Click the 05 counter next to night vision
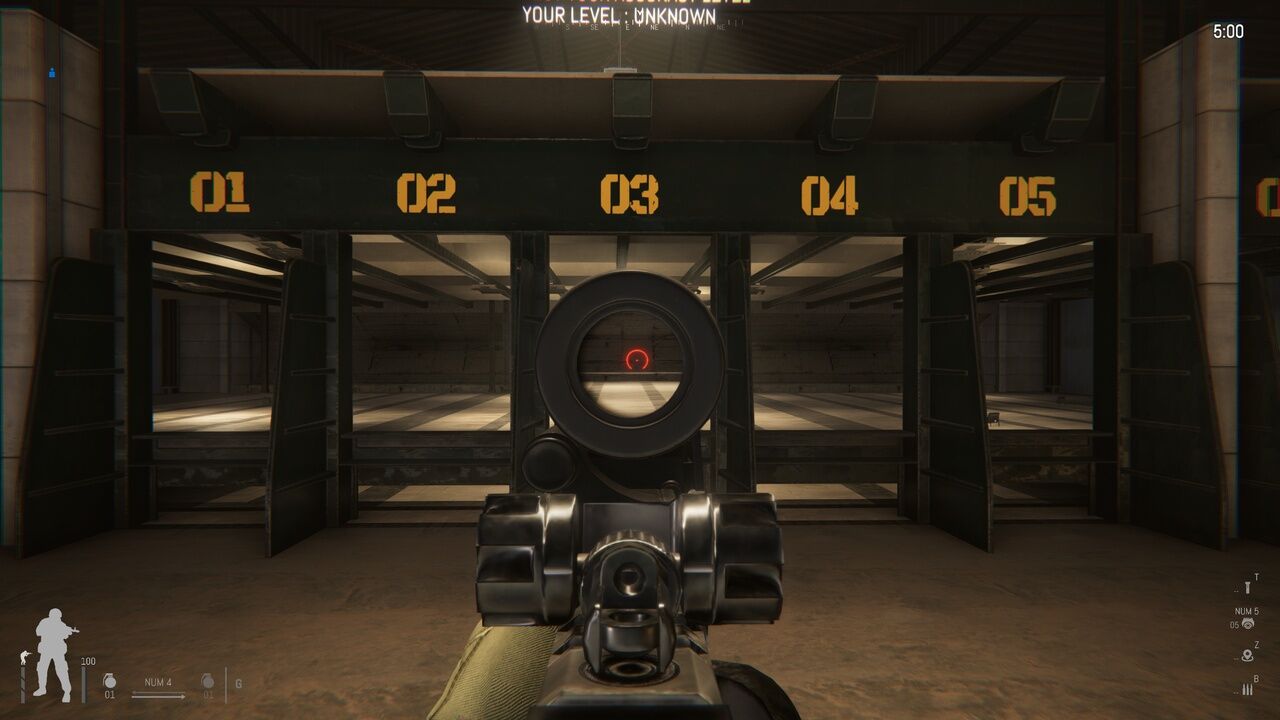1280x720 pixels. (x=1234, y=623)
